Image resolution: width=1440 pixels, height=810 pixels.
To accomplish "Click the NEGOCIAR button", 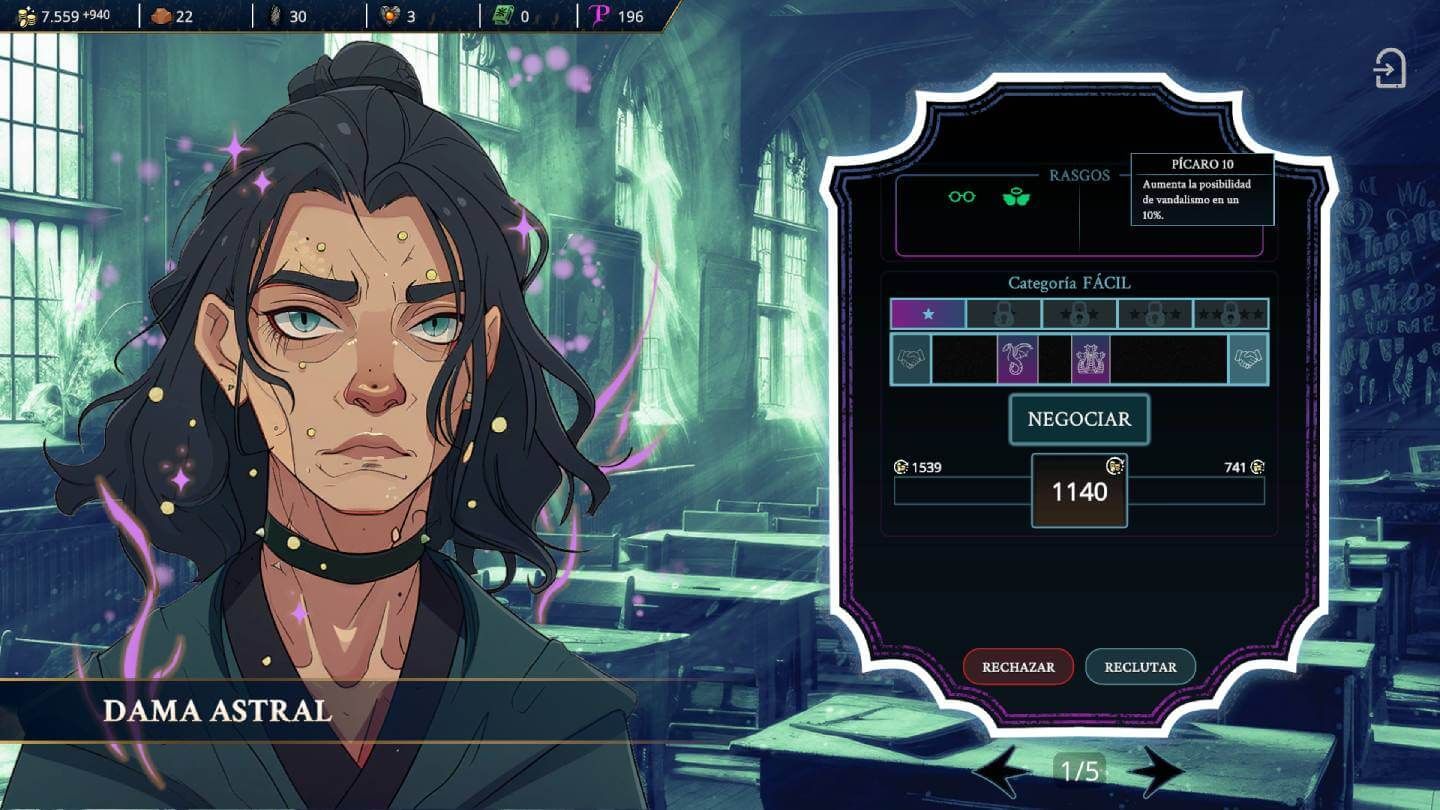I will (1079, 419).
